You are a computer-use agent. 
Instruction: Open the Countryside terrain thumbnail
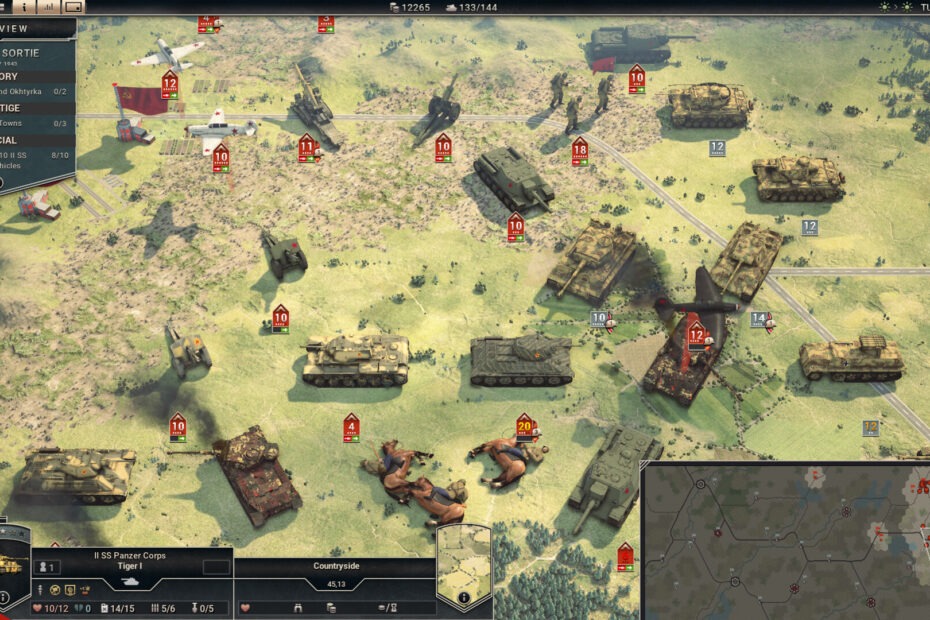[464, 560]
